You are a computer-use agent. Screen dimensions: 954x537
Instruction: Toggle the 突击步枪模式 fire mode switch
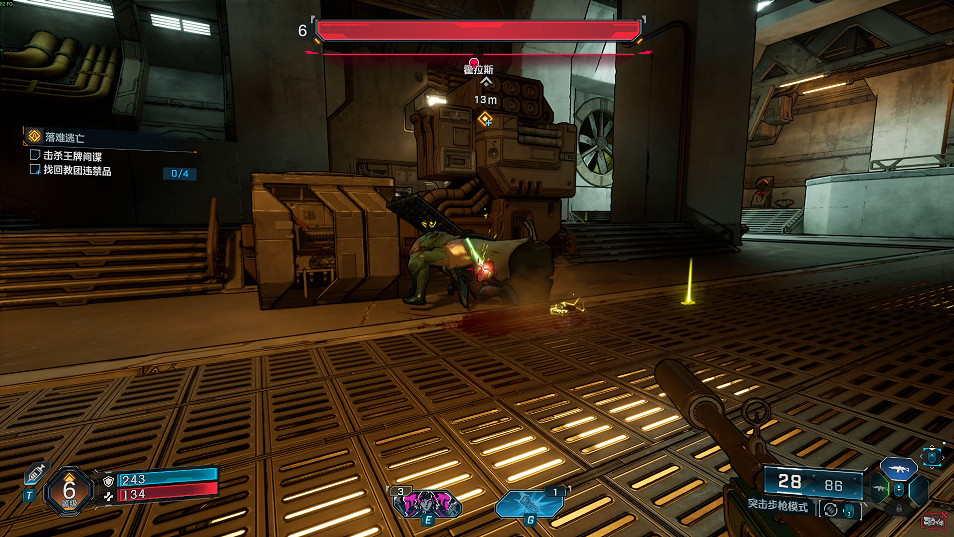[x=830, y=509]
